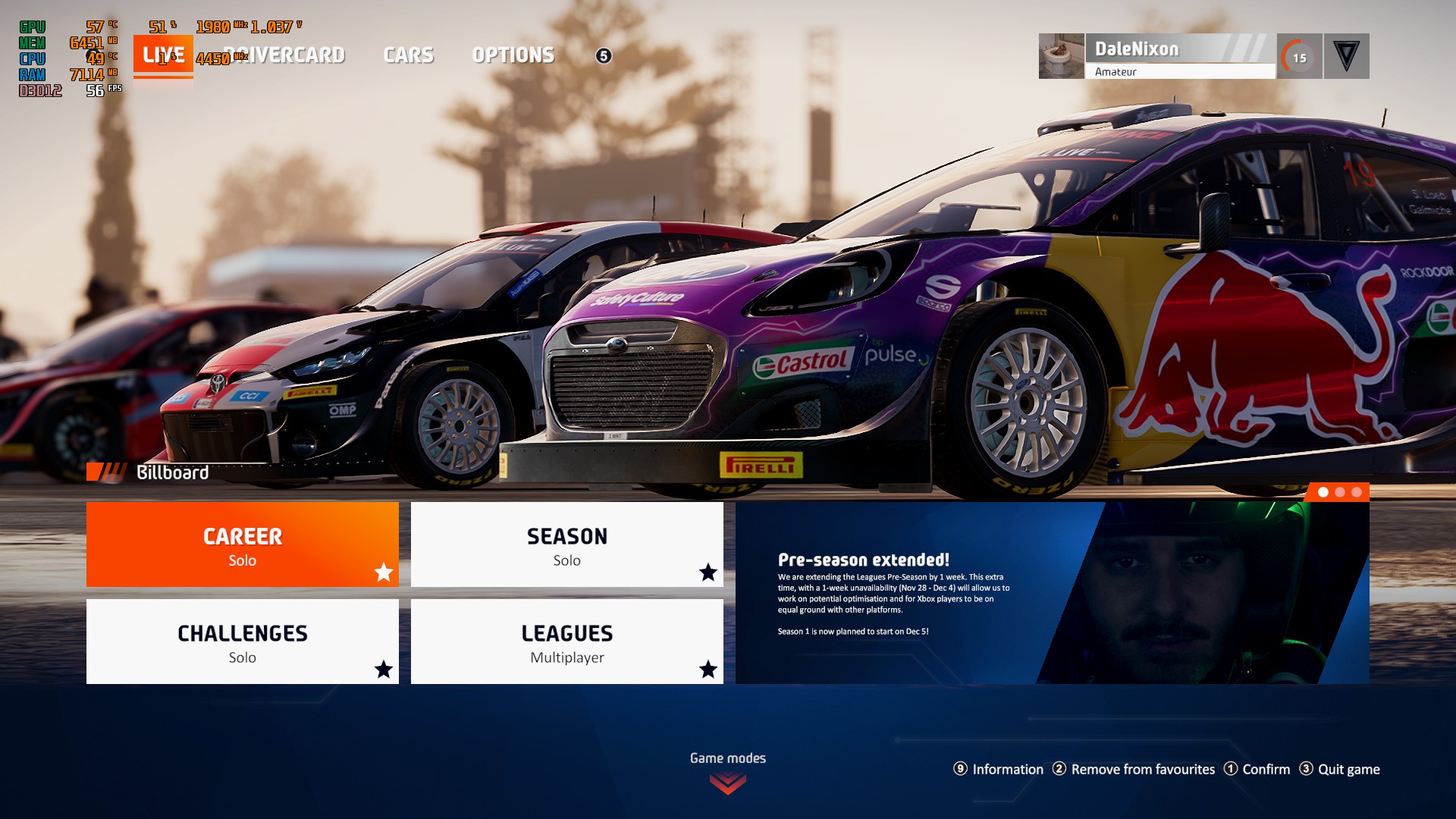Open the CHALLENGES Solo tile
The image size is (1456, 819).
[242, 642]
